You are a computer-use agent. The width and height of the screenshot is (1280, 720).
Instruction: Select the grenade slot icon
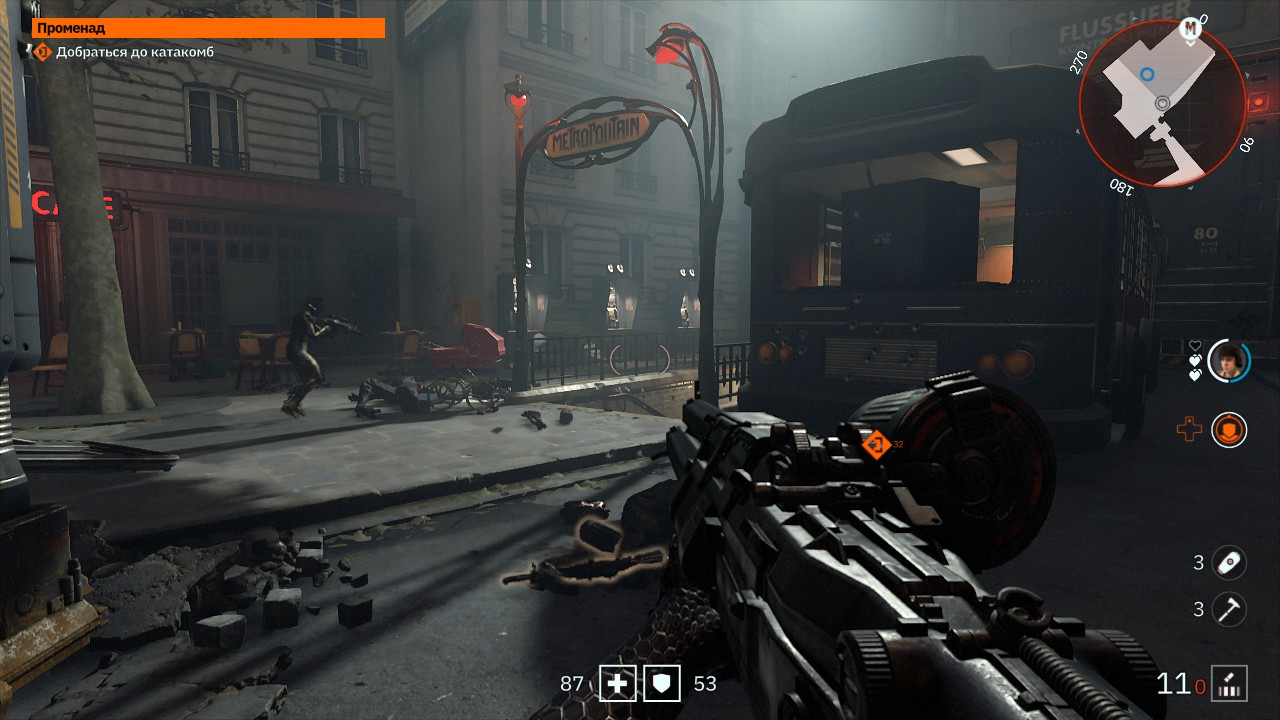[1229, 563]
